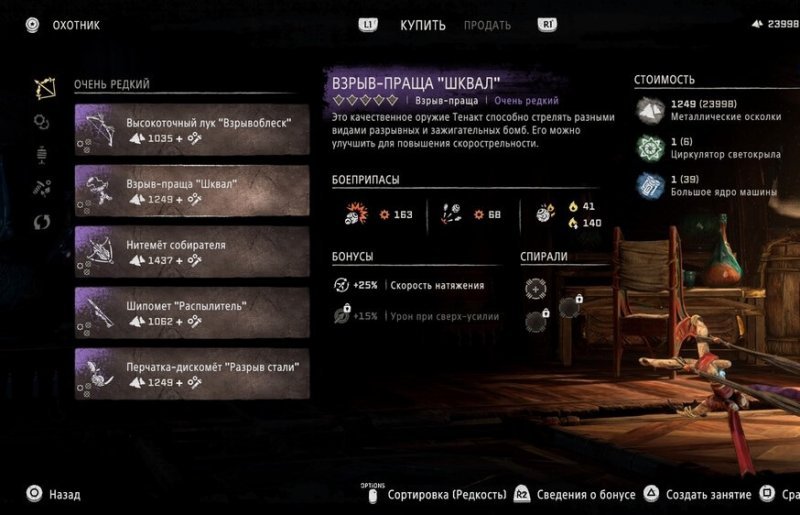Screen dimensions: 800x515
Task: Switch to the Продать tab
Action: (x=487, y=25)
